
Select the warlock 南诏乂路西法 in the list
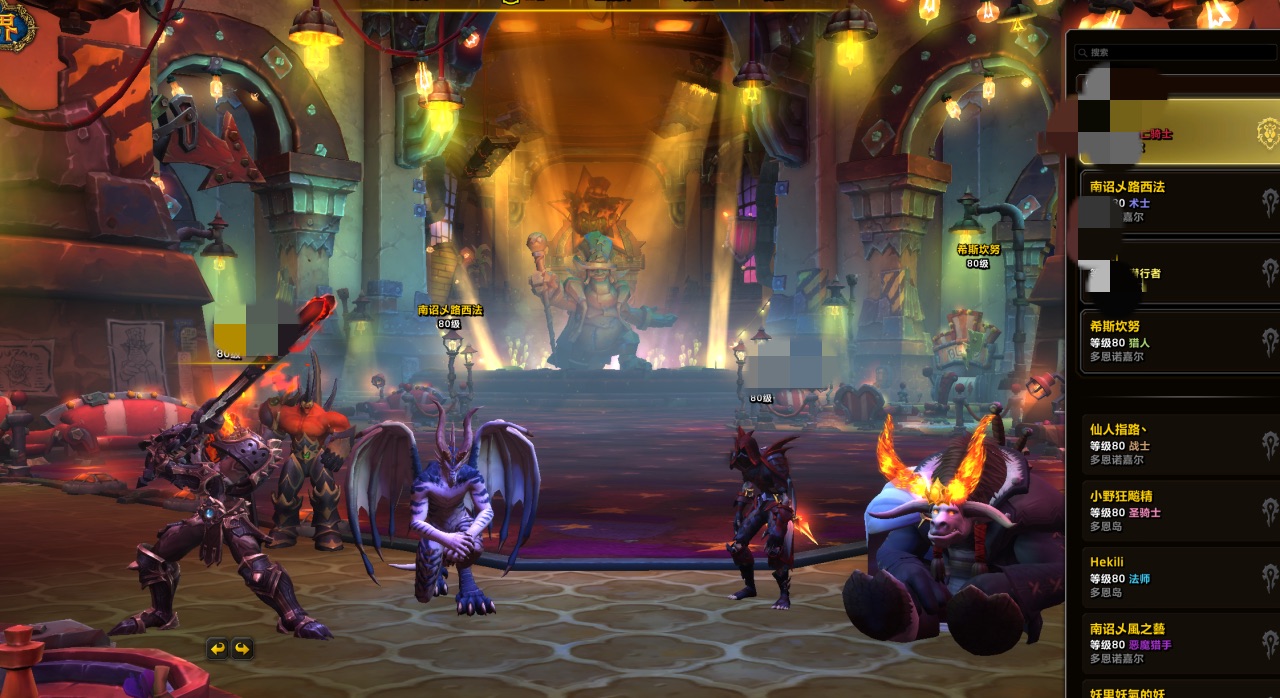pyautogui.click(x=1175, y=201)
